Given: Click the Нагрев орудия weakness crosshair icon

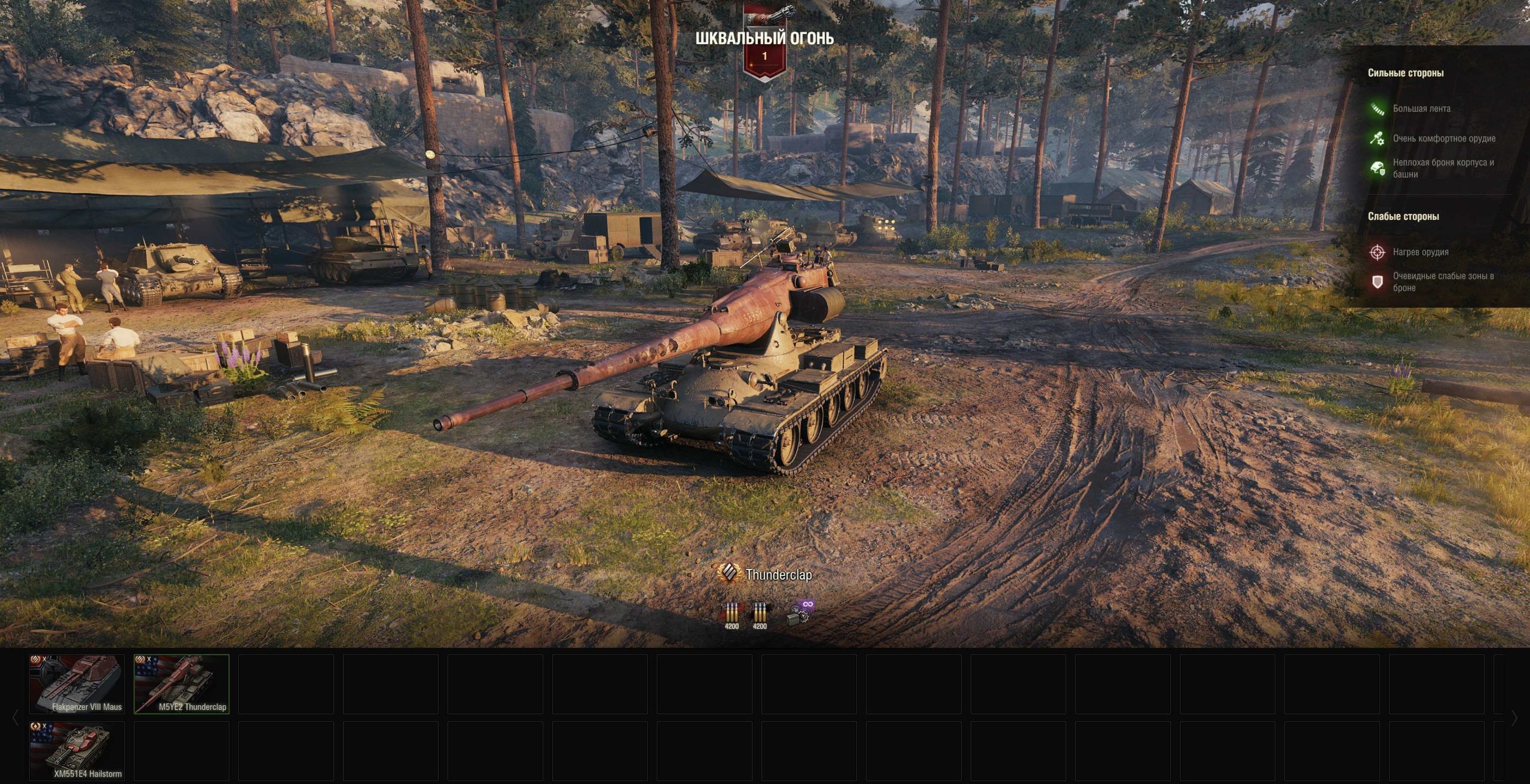Looking at the screenshot, I should (x=1377, y=252).
